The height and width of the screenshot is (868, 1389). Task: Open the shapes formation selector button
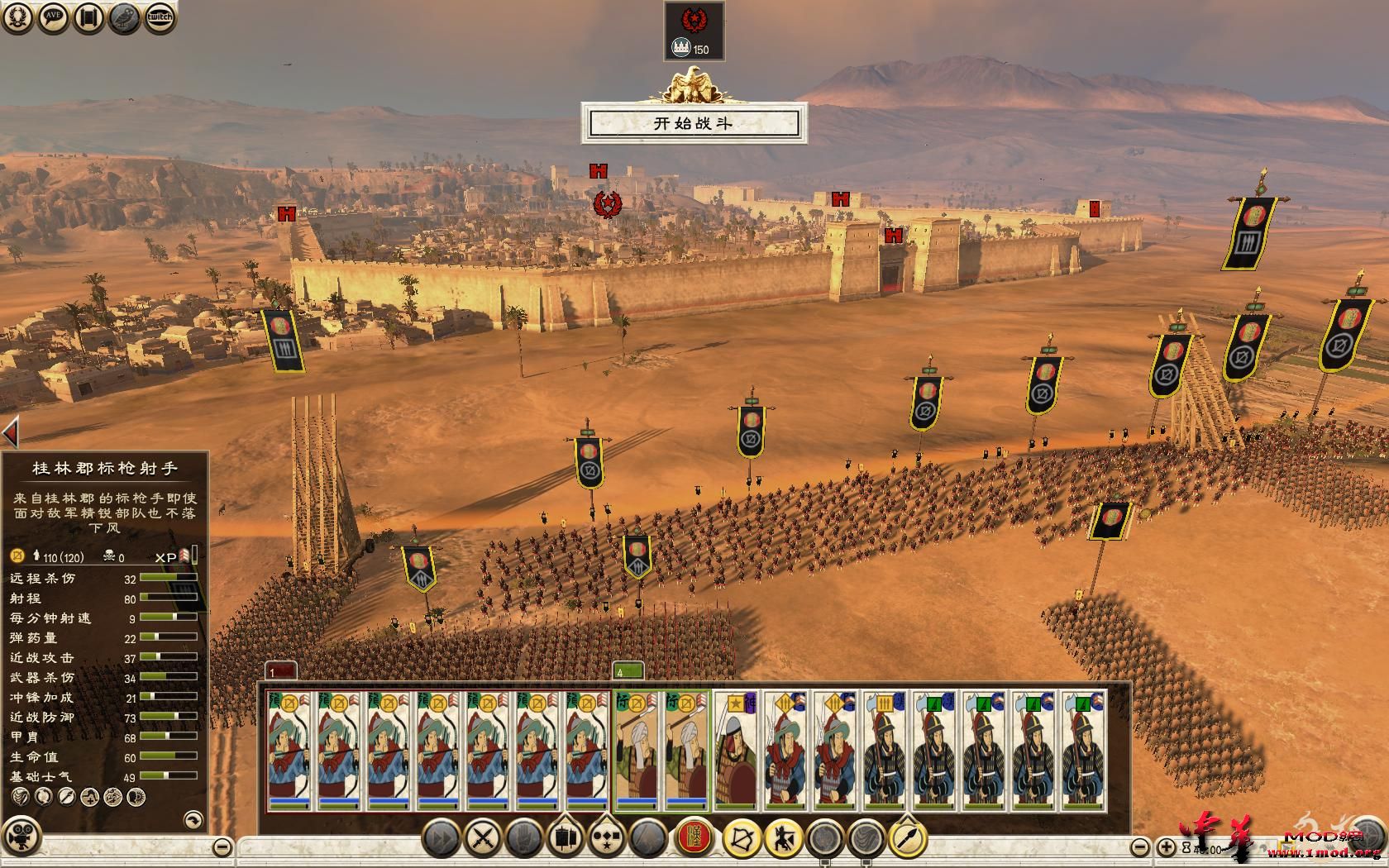[x=608, y=839]
